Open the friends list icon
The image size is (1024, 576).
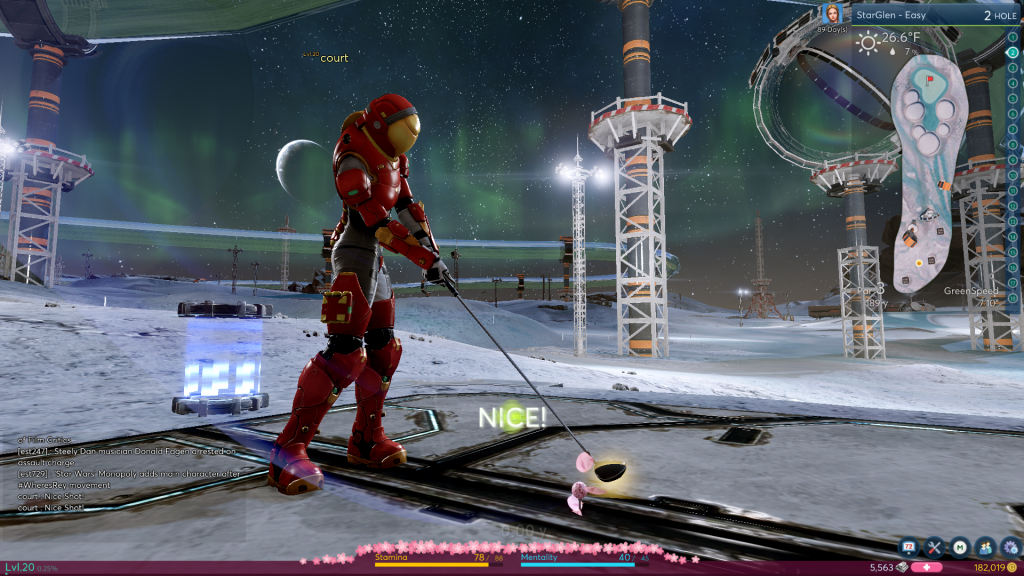tap(984, 547)
